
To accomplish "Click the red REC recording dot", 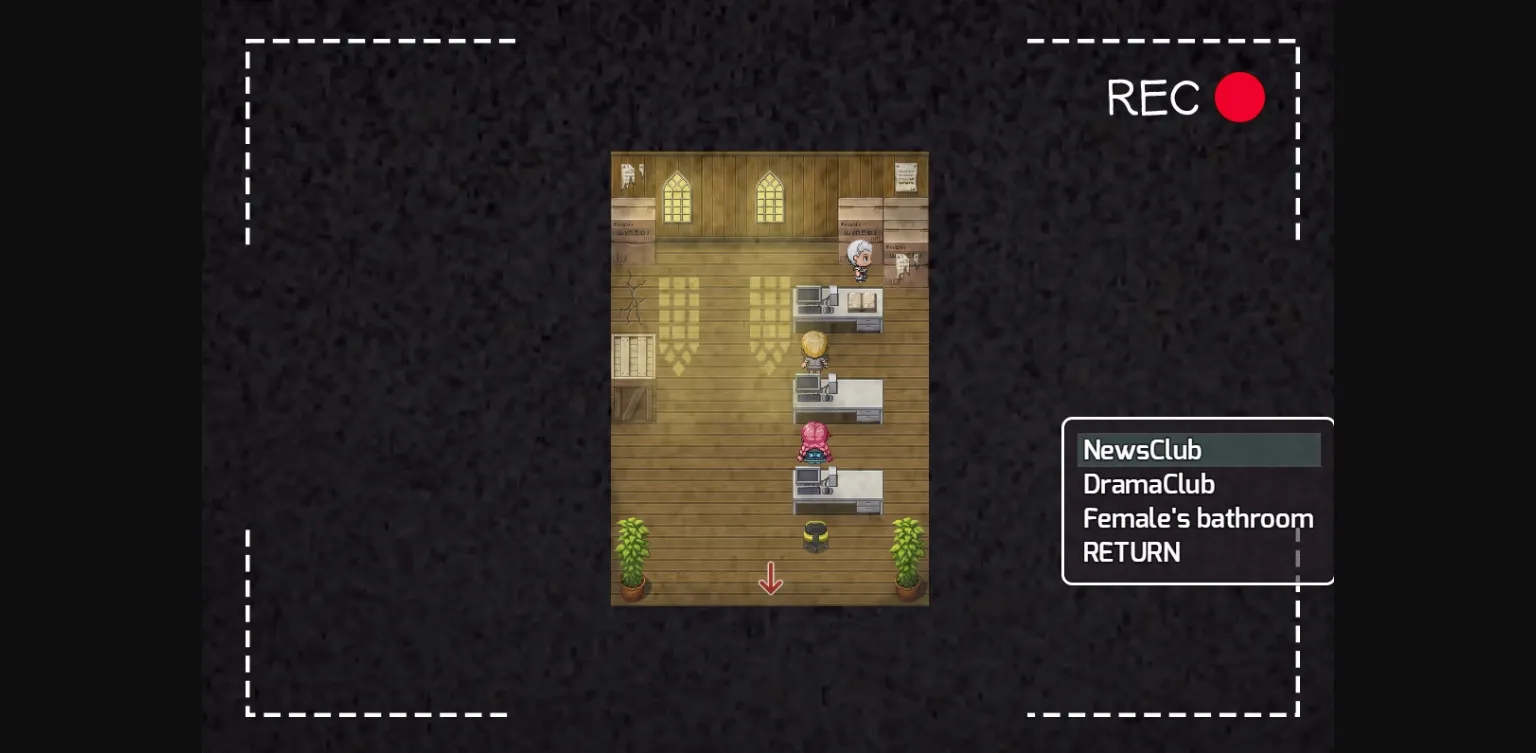I will point(1240,97).
